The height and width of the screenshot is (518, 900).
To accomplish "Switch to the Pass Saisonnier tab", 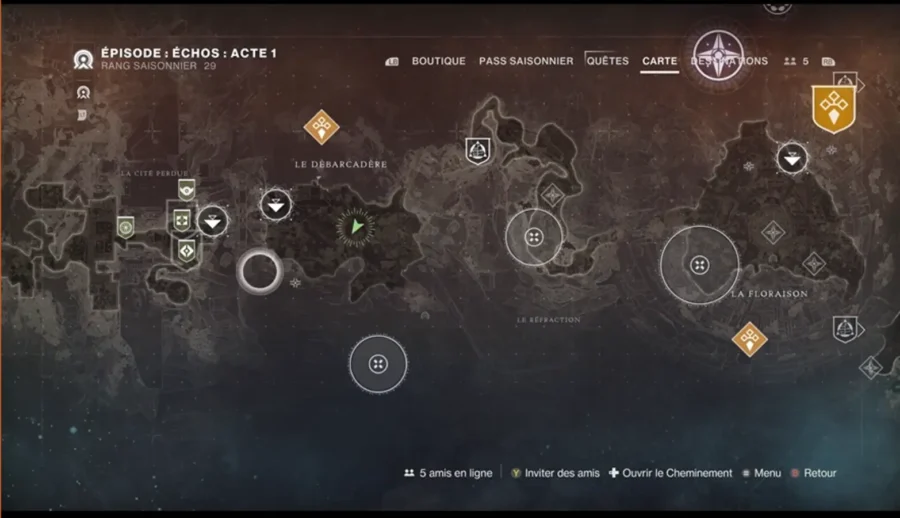I will coord(526,61).
